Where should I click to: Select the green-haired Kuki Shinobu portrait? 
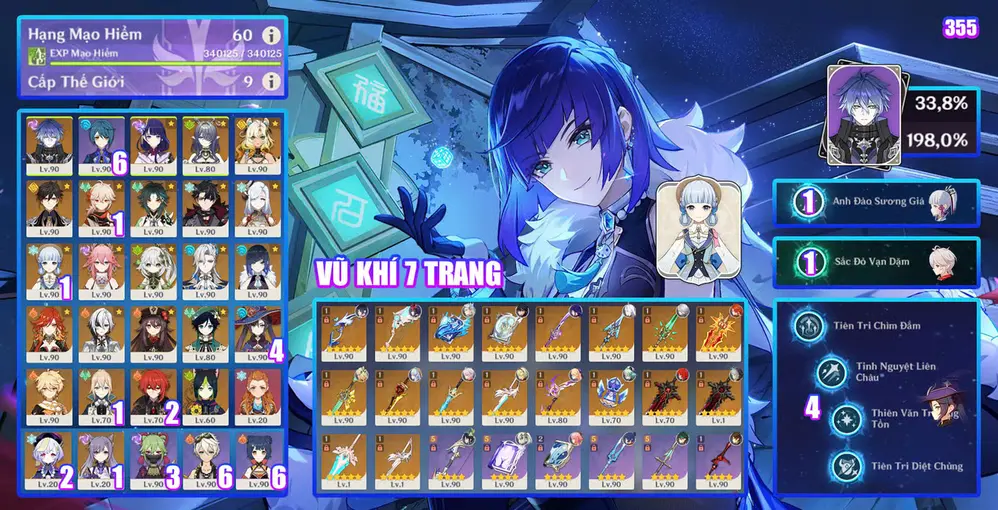click(152, 458)
